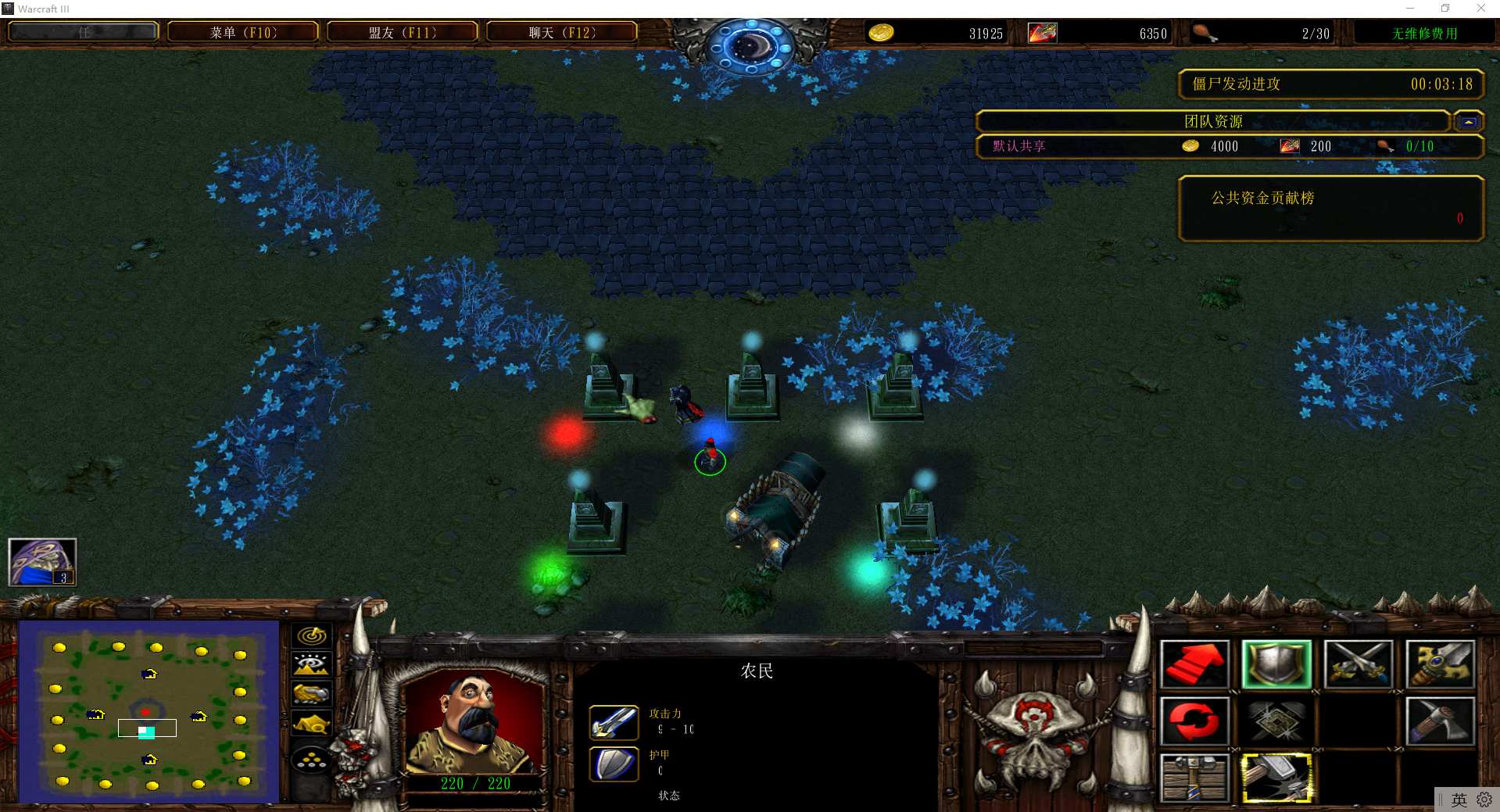This screenshot has width=1500, height=812.
Task: Open the hammer-and-planks build menu
Action: pos(1194,778)
